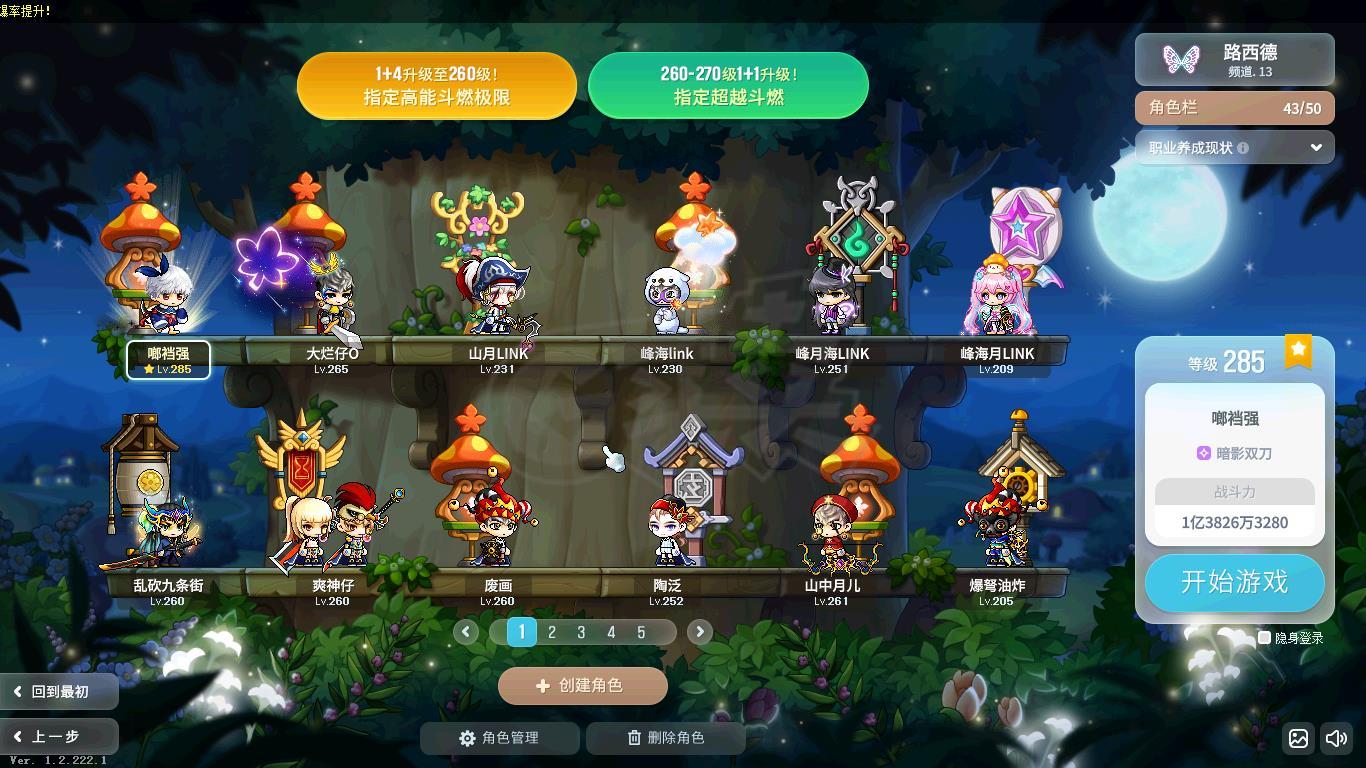Open 角色管理 character management

[x=499, y=738]
